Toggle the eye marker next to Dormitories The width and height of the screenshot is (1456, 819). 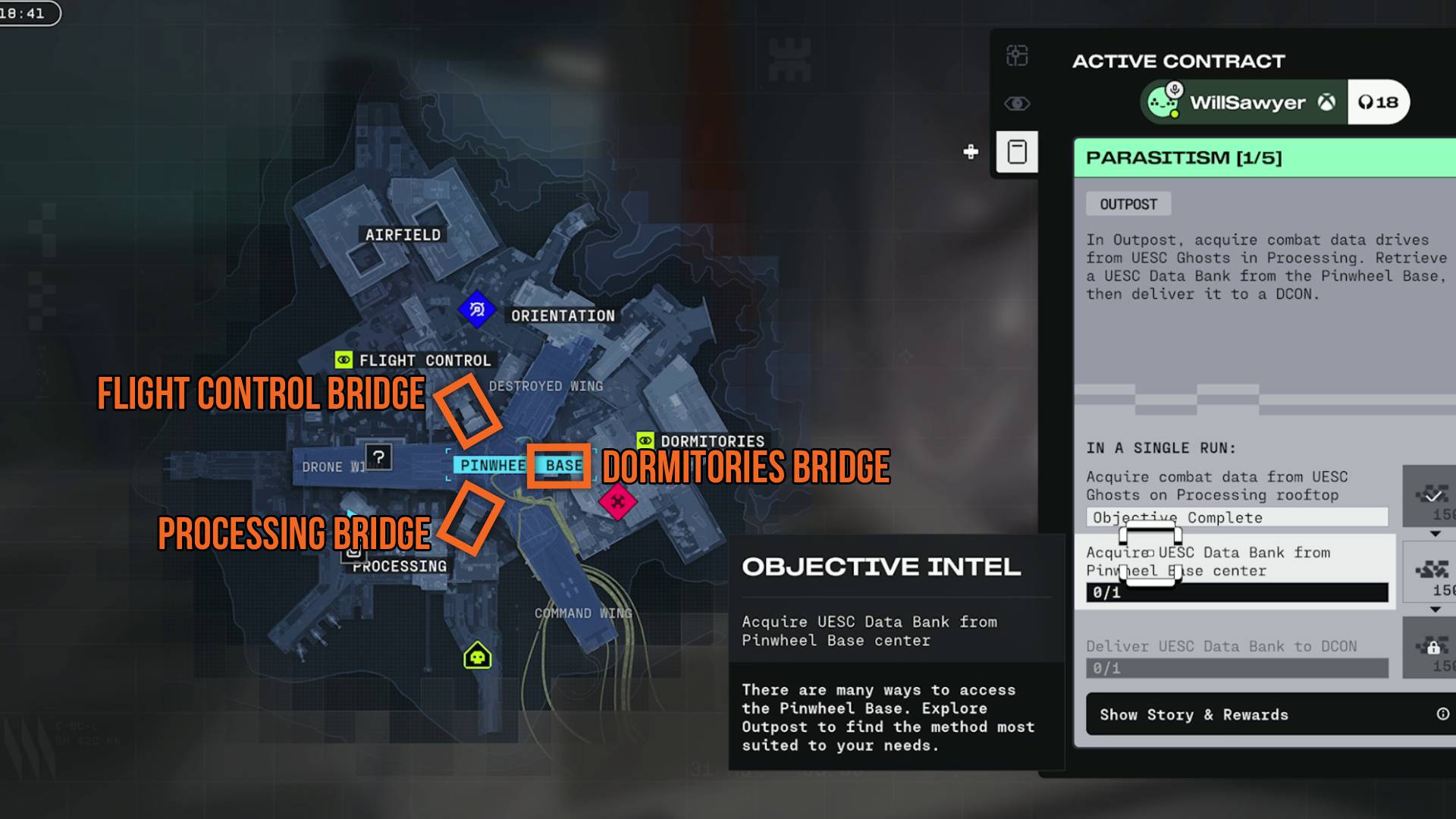(645, 439)
